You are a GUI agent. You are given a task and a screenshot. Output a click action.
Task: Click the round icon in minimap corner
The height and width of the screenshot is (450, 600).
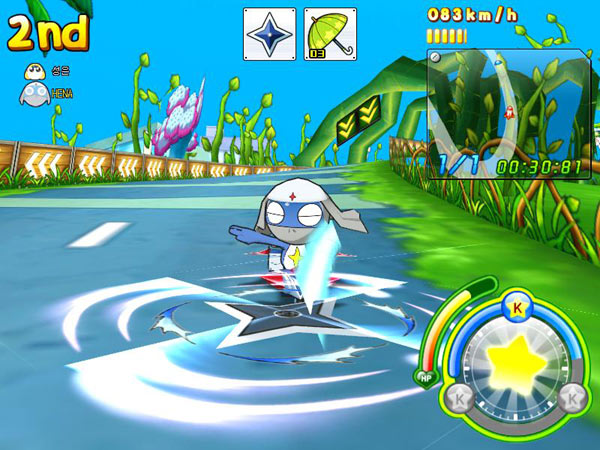pos(436,59)
